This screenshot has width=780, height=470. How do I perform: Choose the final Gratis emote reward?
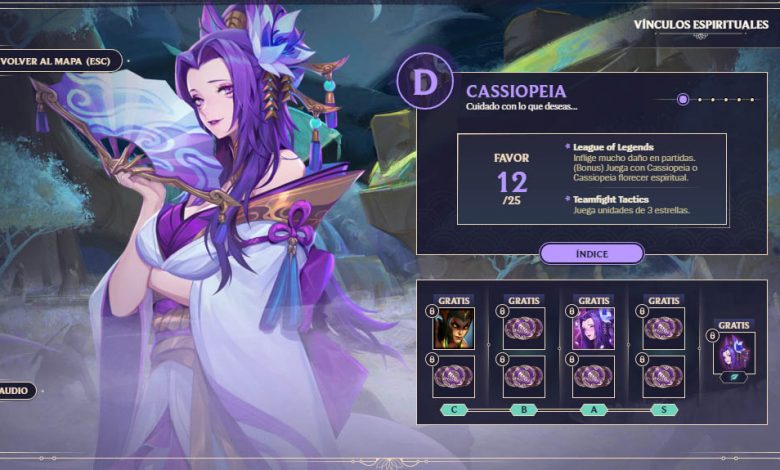[733, 353]
